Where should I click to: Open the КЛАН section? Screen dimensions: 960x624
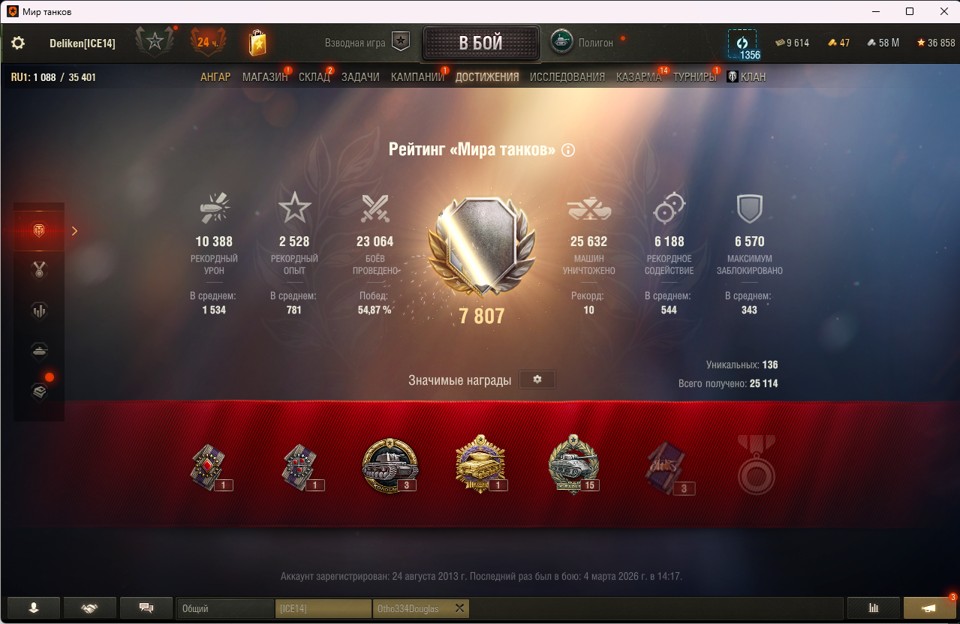(x=747, y=77)
